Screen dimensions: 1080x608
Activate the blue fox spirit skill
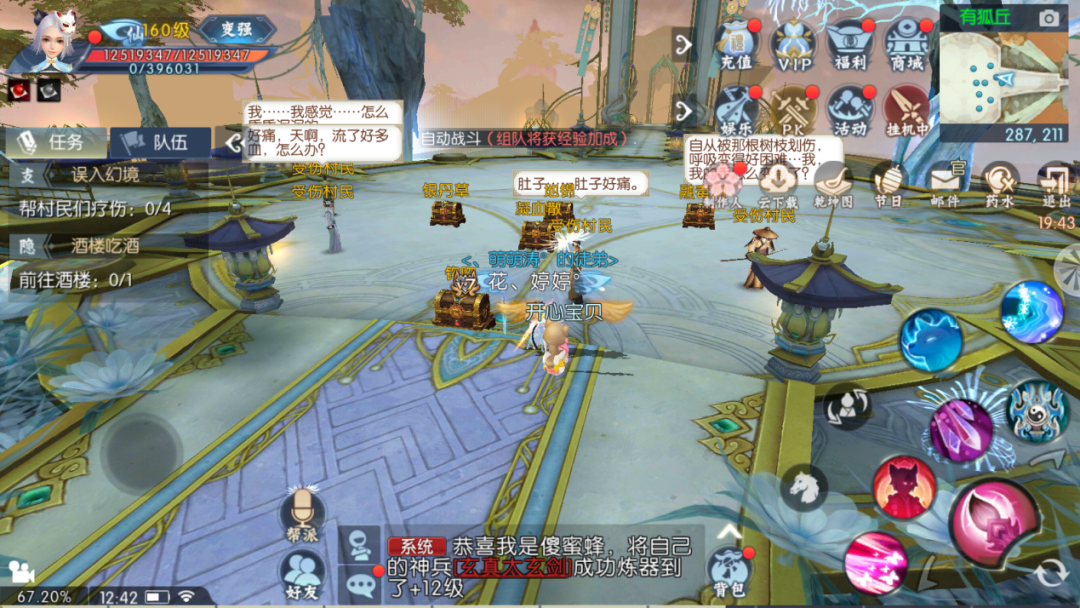click(930, 340)
